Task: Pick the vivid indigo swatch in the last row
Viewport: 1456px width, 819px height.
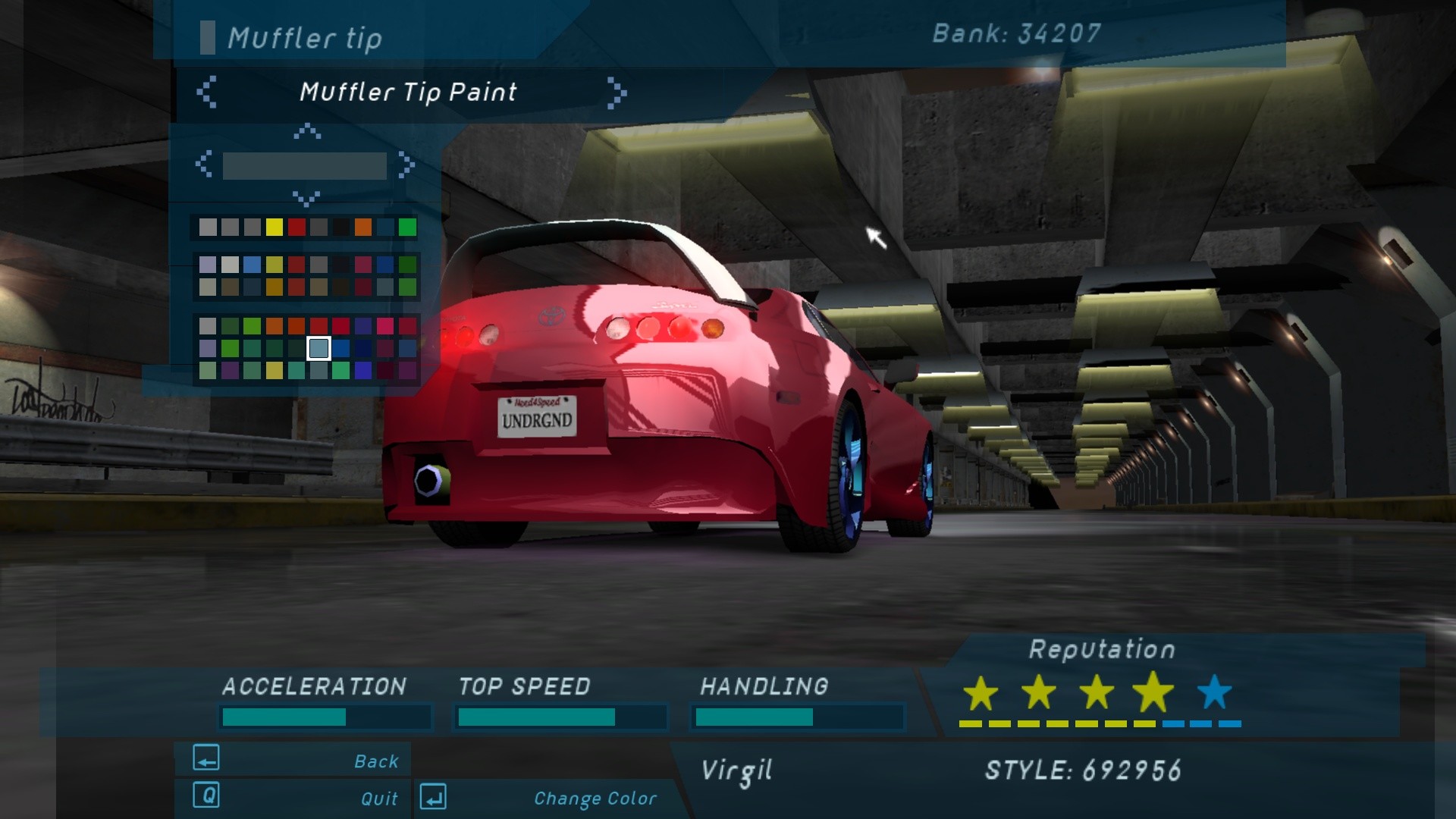Action: [x=363, y=370]
